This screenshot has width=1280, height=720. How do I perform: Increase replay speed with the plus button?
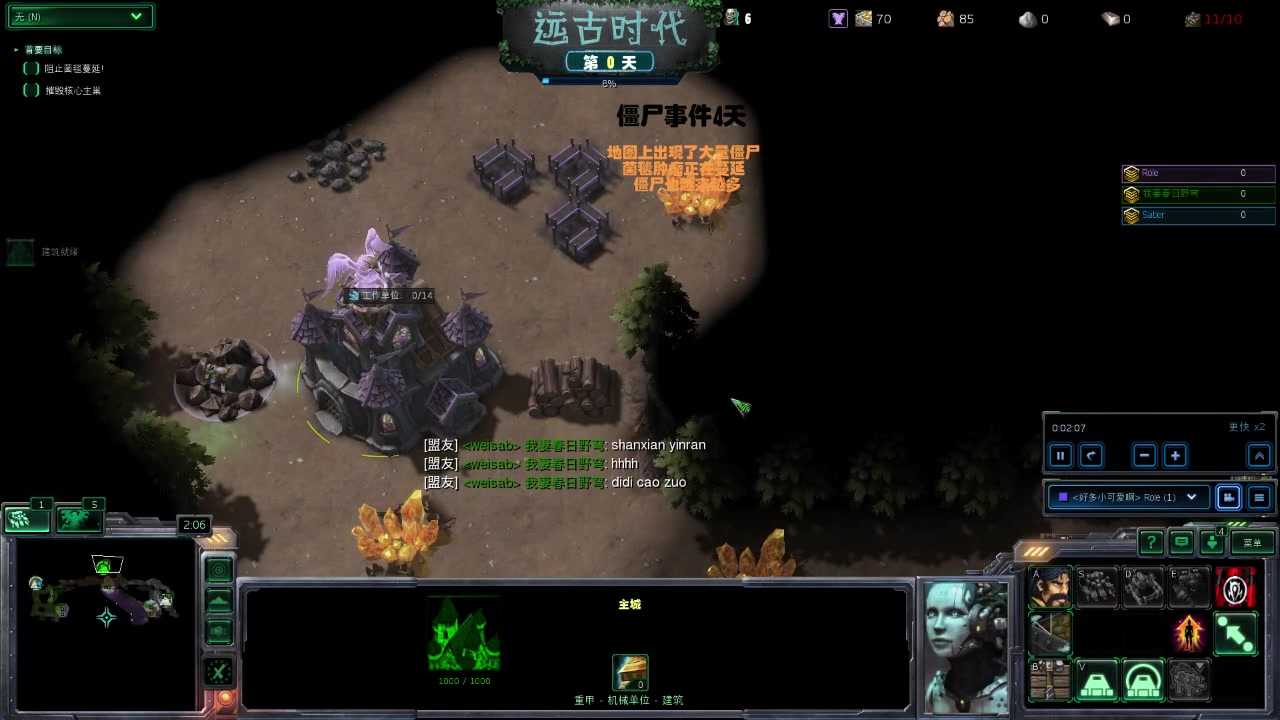tap(1175, 456)
